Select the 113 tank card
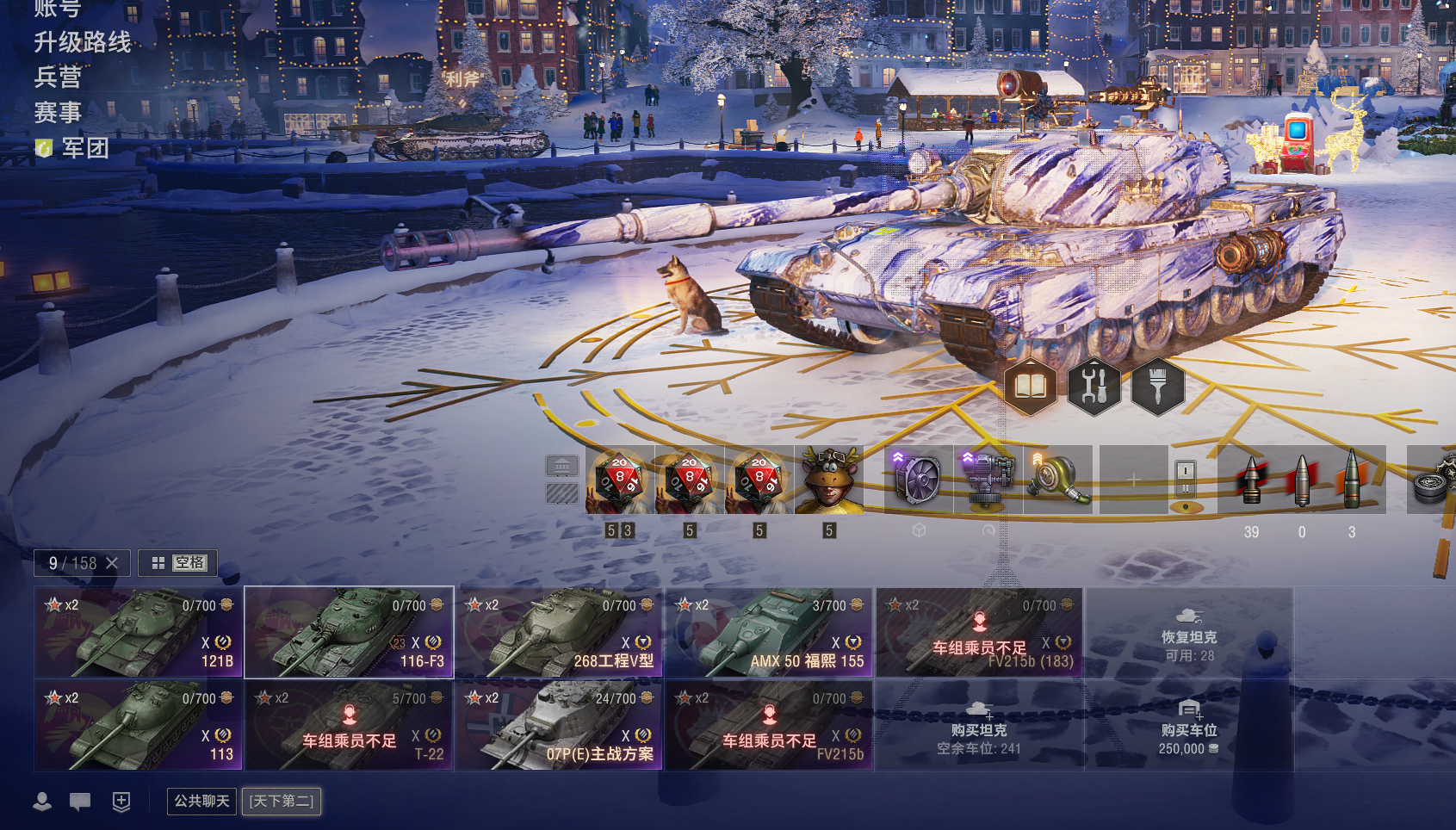The image size is (1456, 830). pos(139,726)
